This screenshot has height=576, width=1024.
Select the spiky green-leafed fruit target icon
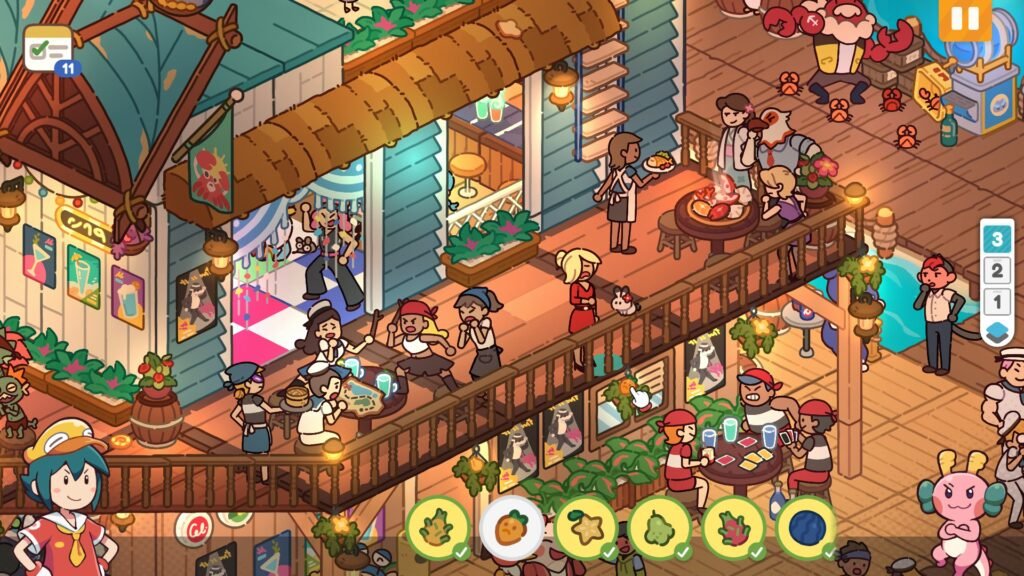[437, 526]
